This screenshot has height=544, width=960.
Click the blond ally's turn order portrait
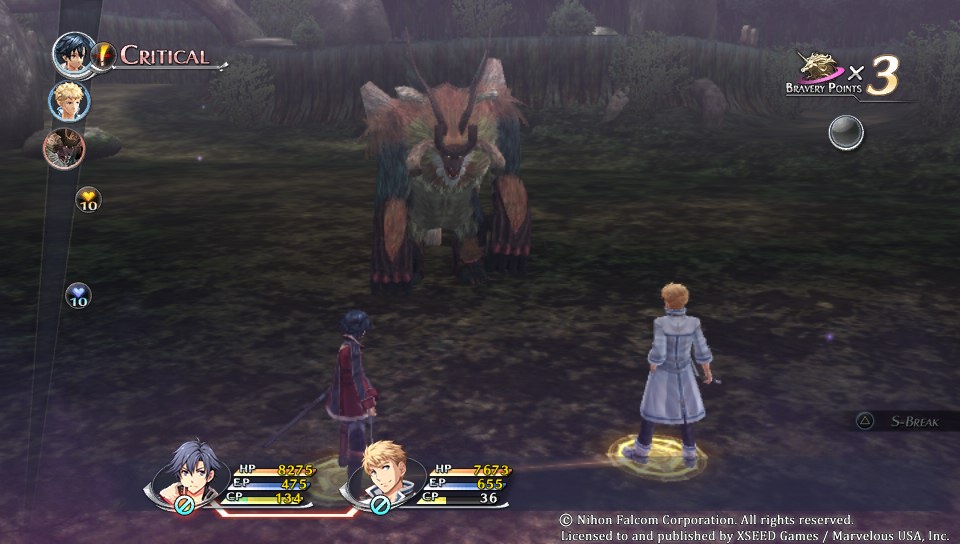(69, 100)
